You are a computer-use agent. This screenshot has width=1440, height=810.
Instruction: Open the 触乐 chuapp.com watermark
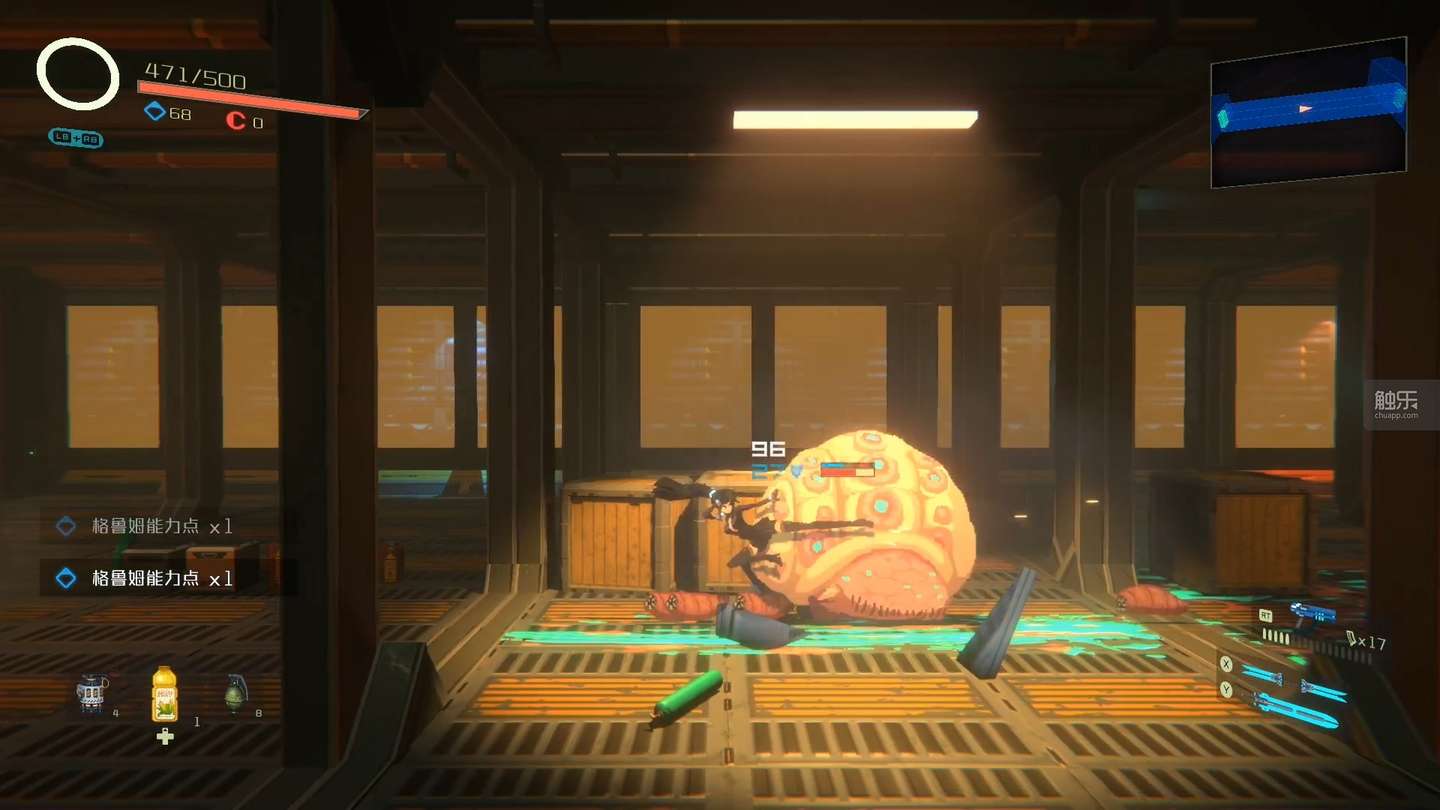click(1396, 404)
